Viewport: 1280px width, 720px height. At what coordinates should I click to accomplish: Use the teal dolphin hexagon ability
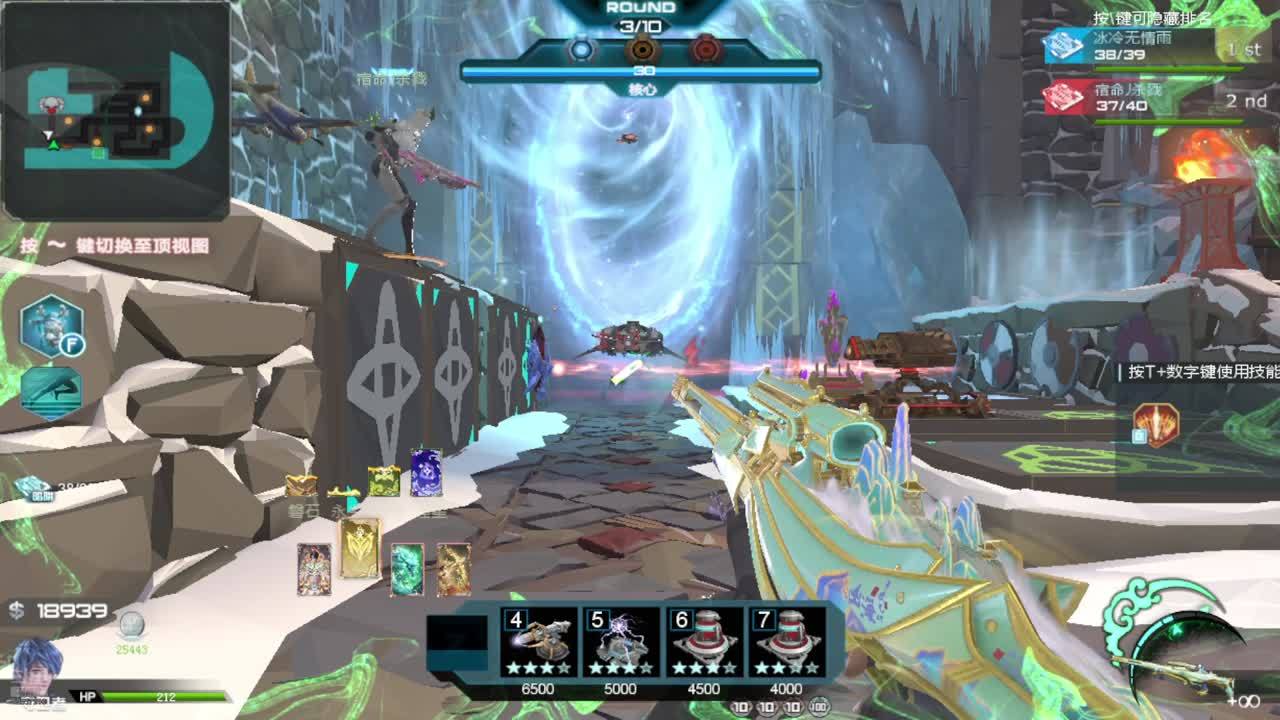click(x=51, y=392)
